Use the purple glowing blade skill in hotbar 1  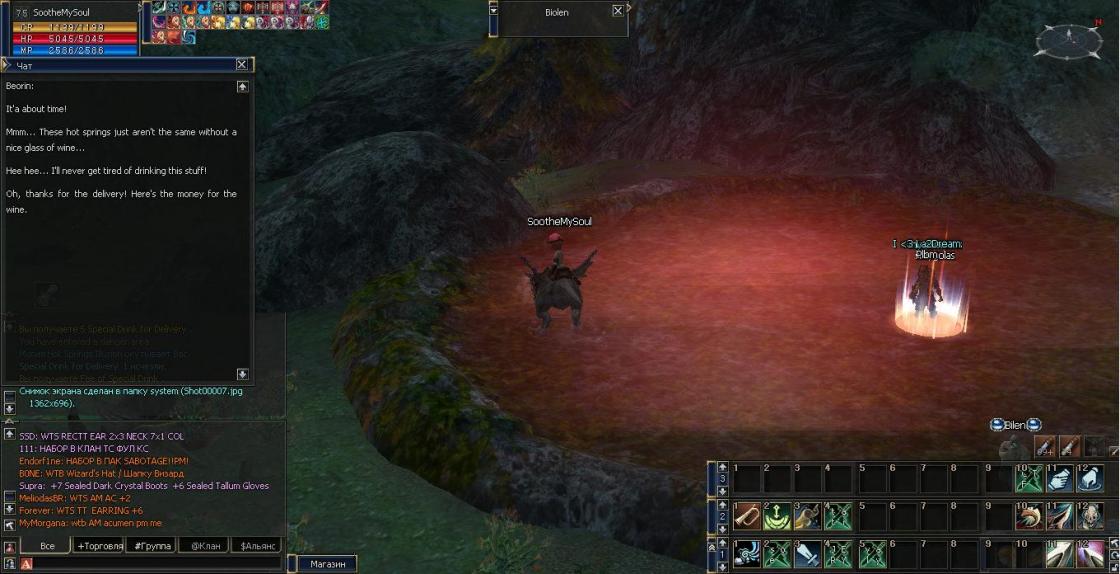pyautogui.click(x=1090, y=553)
